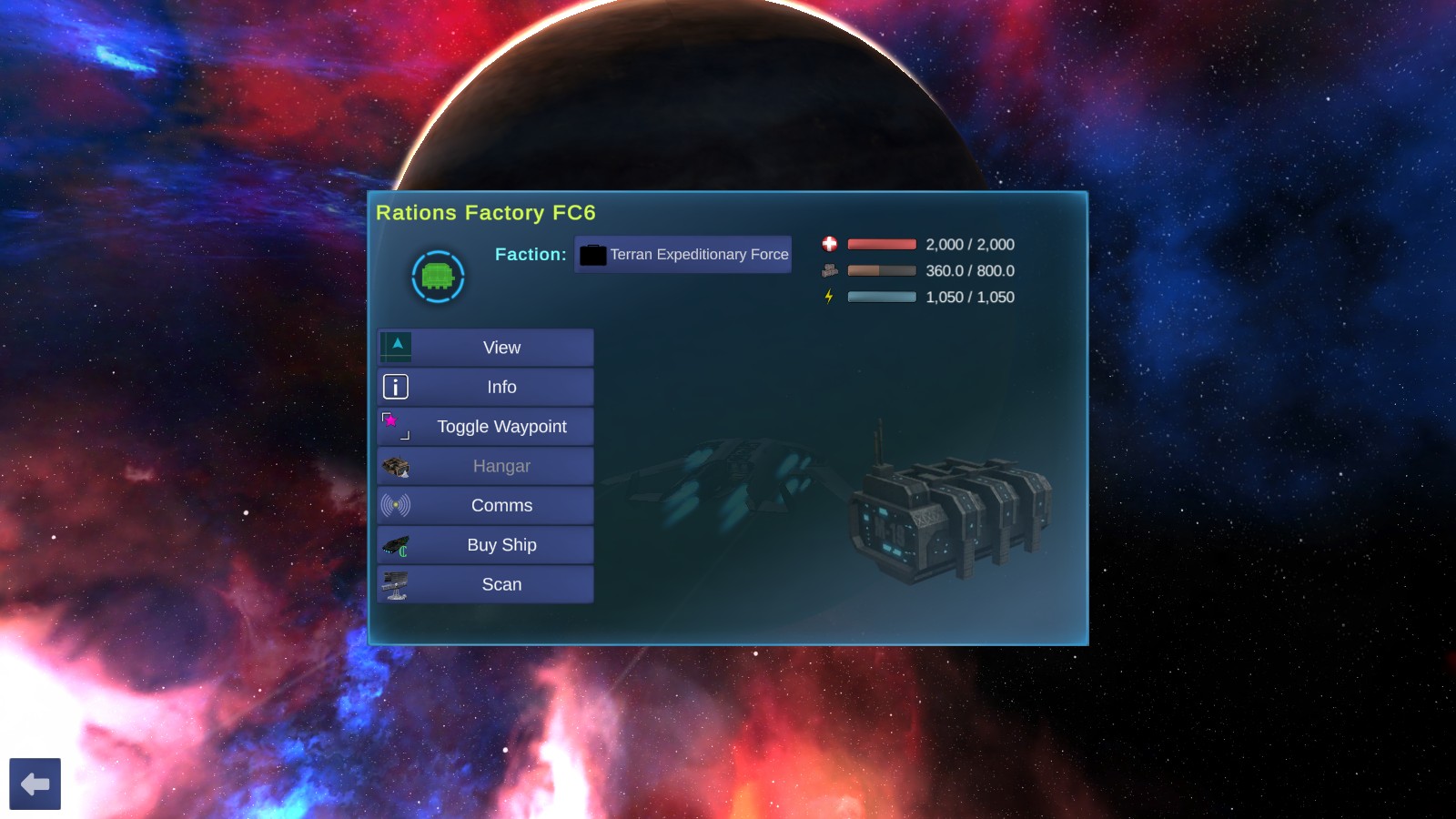Go back with the arrow button
The height and width of the screenshot is (819, 1456).
tap(35, 784)
